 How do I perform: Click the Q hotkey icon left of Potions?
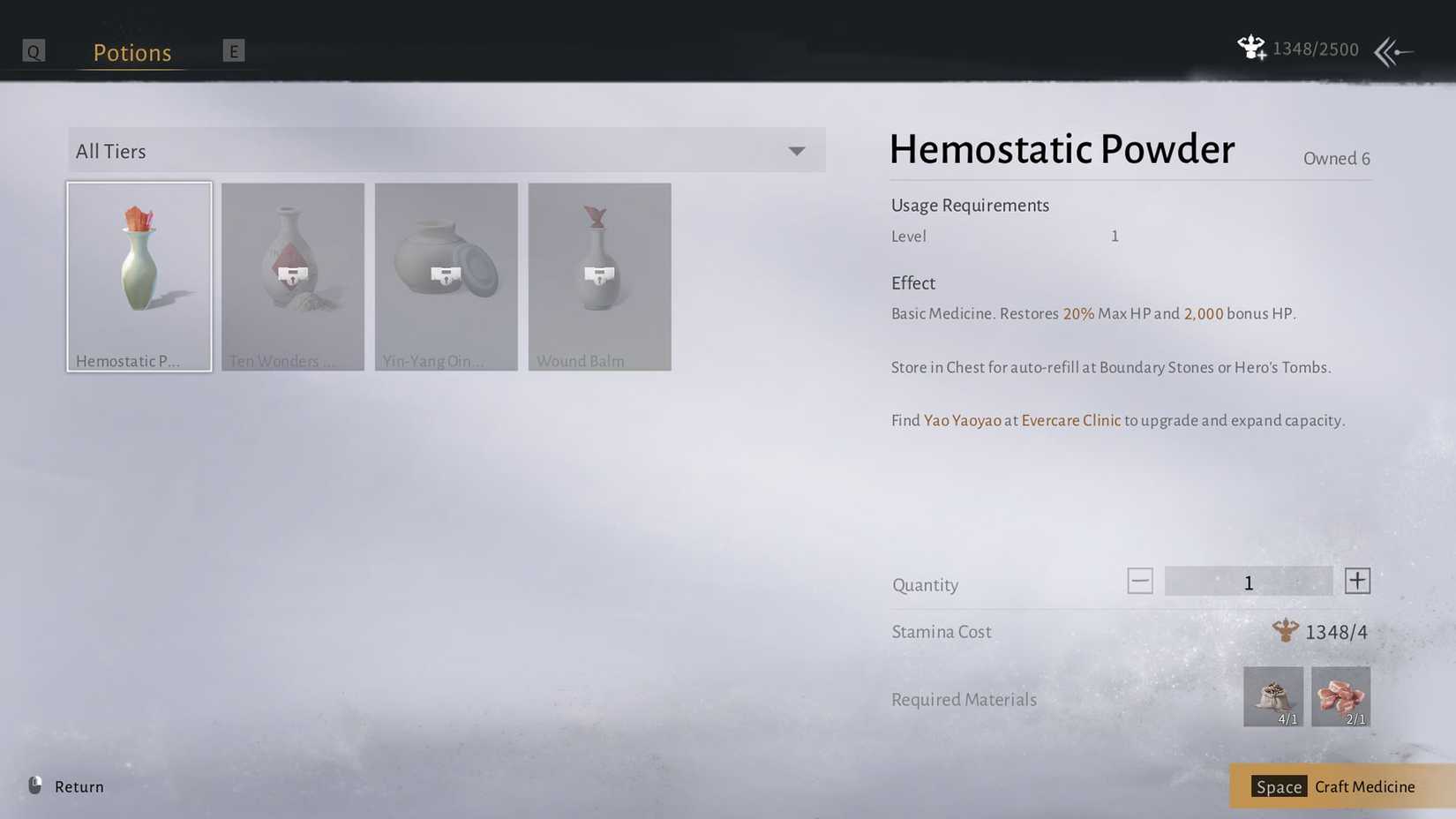(x=34, y=50)
